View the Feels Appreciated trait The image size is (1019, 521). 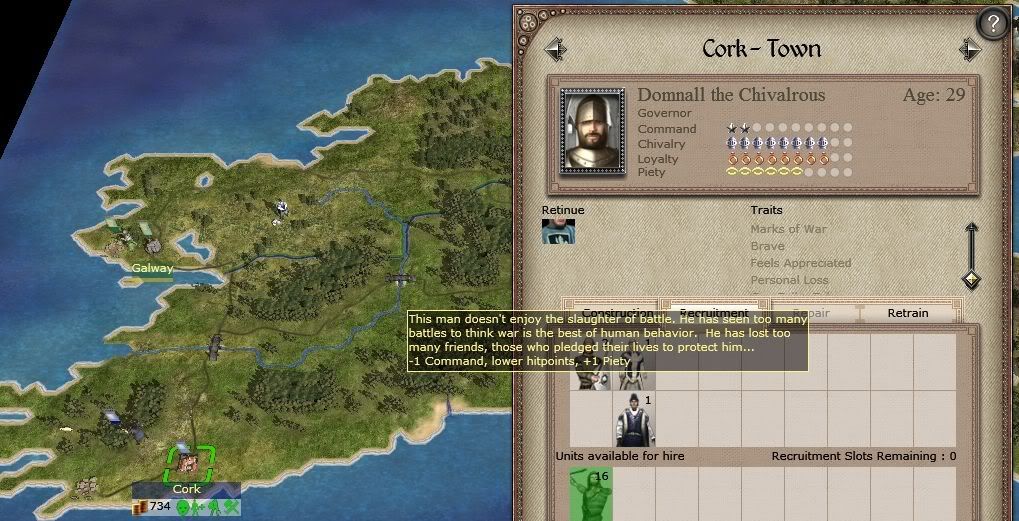800,263
